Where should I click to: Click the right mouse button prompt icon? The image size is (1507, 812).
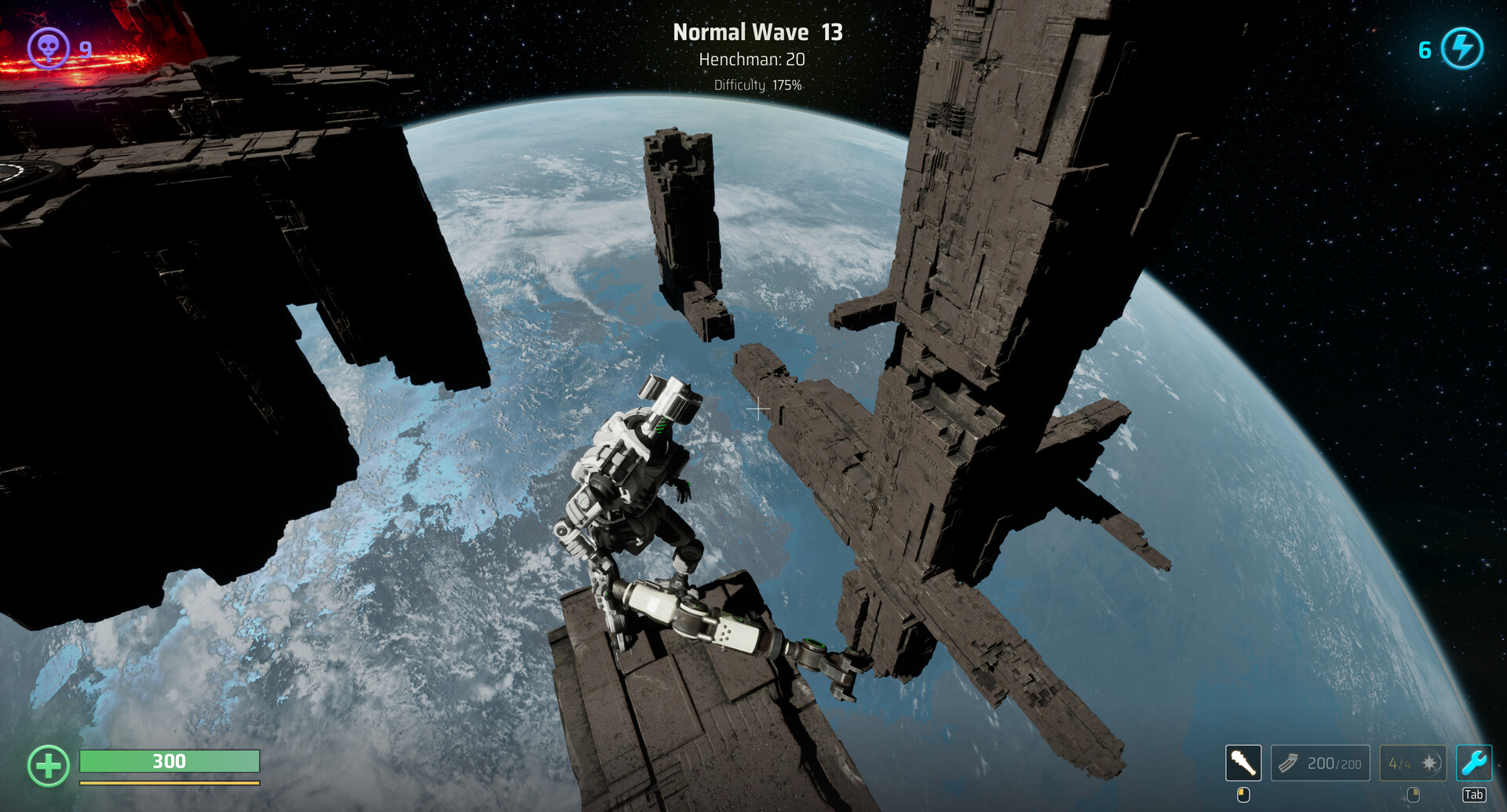(1413, 795)
